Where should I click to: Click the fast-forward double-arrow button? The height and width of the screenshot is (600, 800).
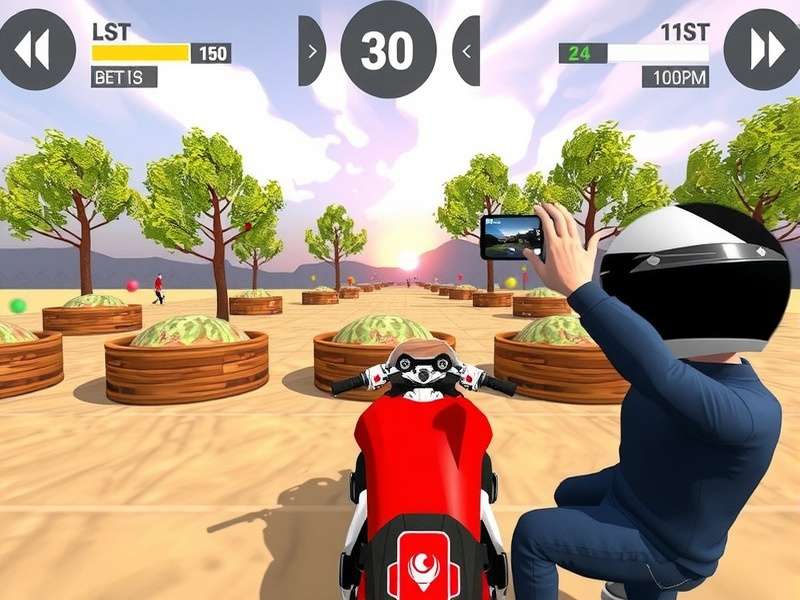[x=762, y=49]
